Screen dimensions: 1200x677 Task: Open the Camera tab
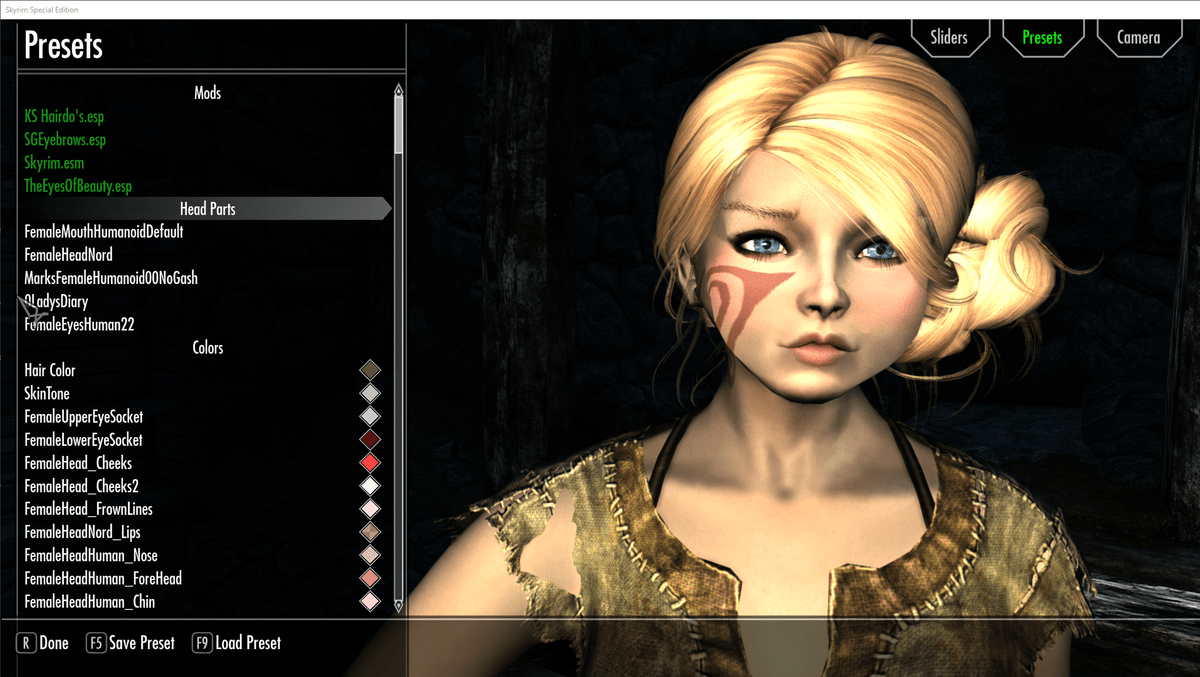point(1138,38)
